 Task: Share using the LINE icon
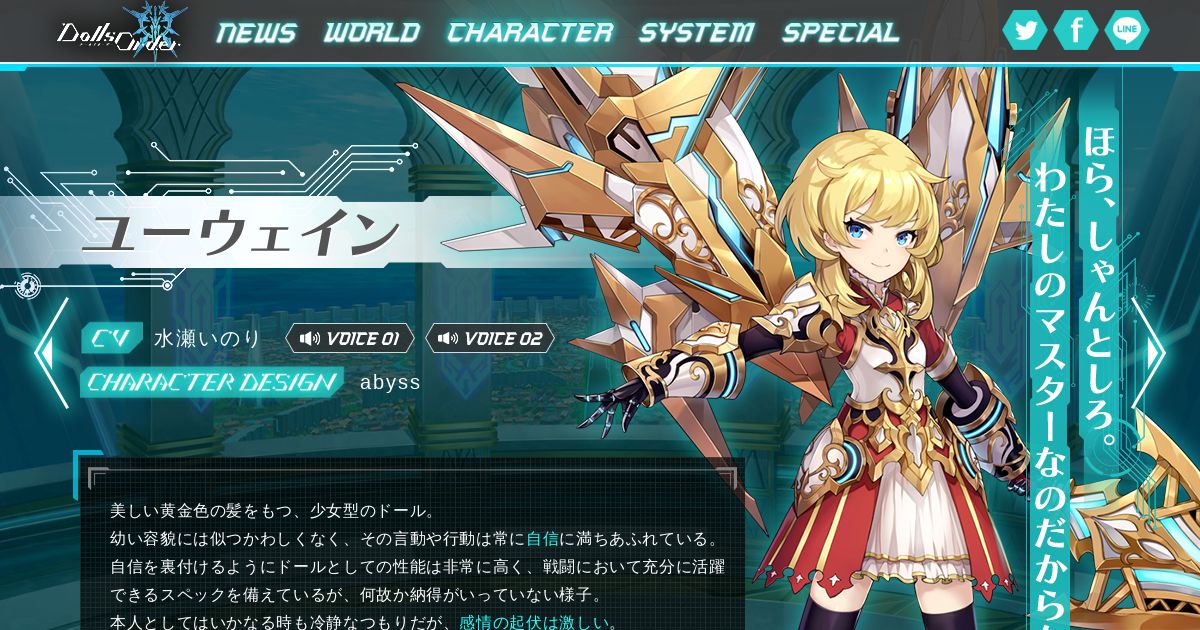(1127, 31)
